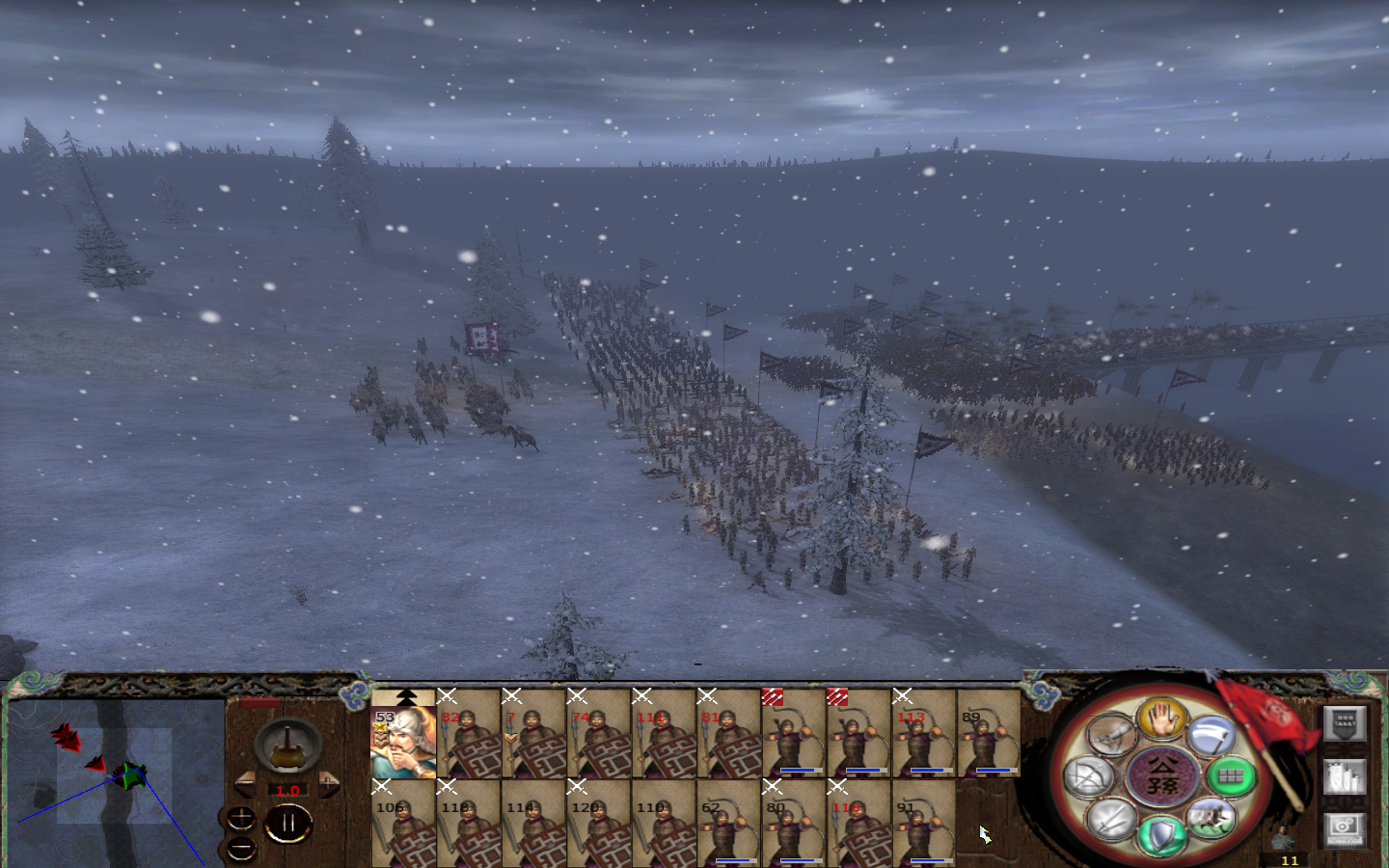Toggle run mode with the charging horse icon
Viewport: 1389px width, 868px height.
click(x=1210, y=818)
